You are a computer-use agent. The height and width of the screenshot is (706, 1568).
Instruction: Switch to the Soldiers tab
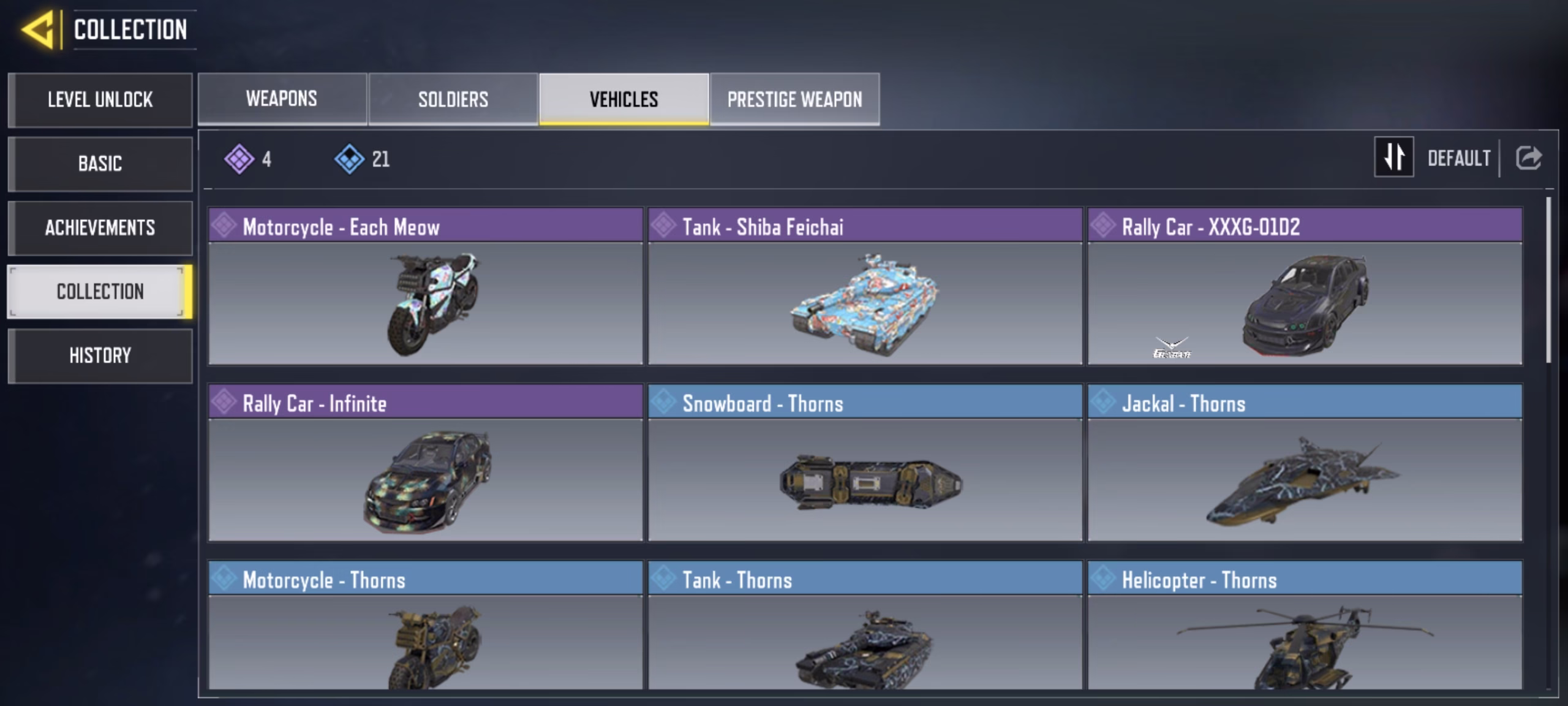click(x=453, y=99)
